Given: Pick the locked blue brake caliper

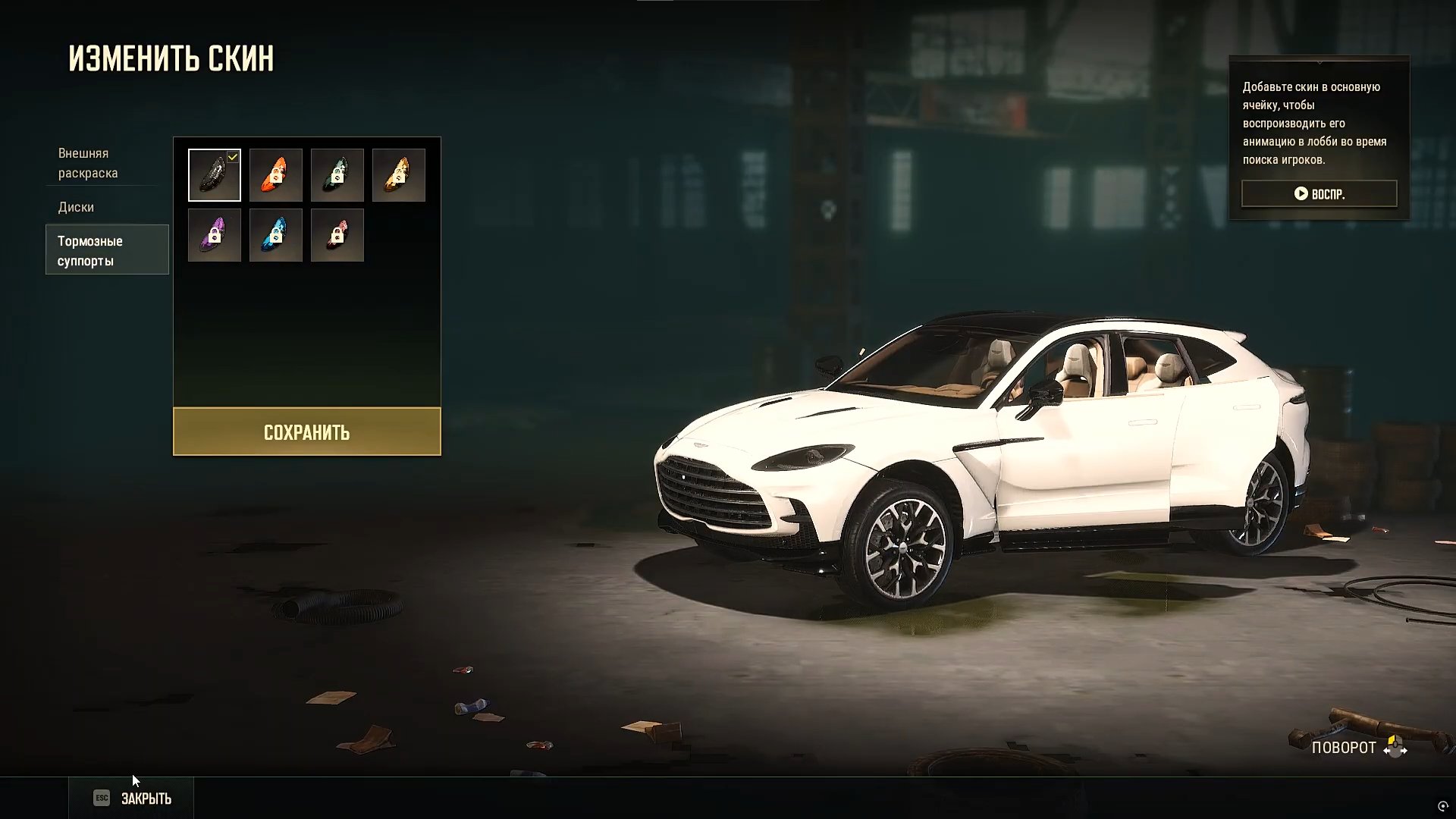Looking at the screenshot, I should point(276,236).
